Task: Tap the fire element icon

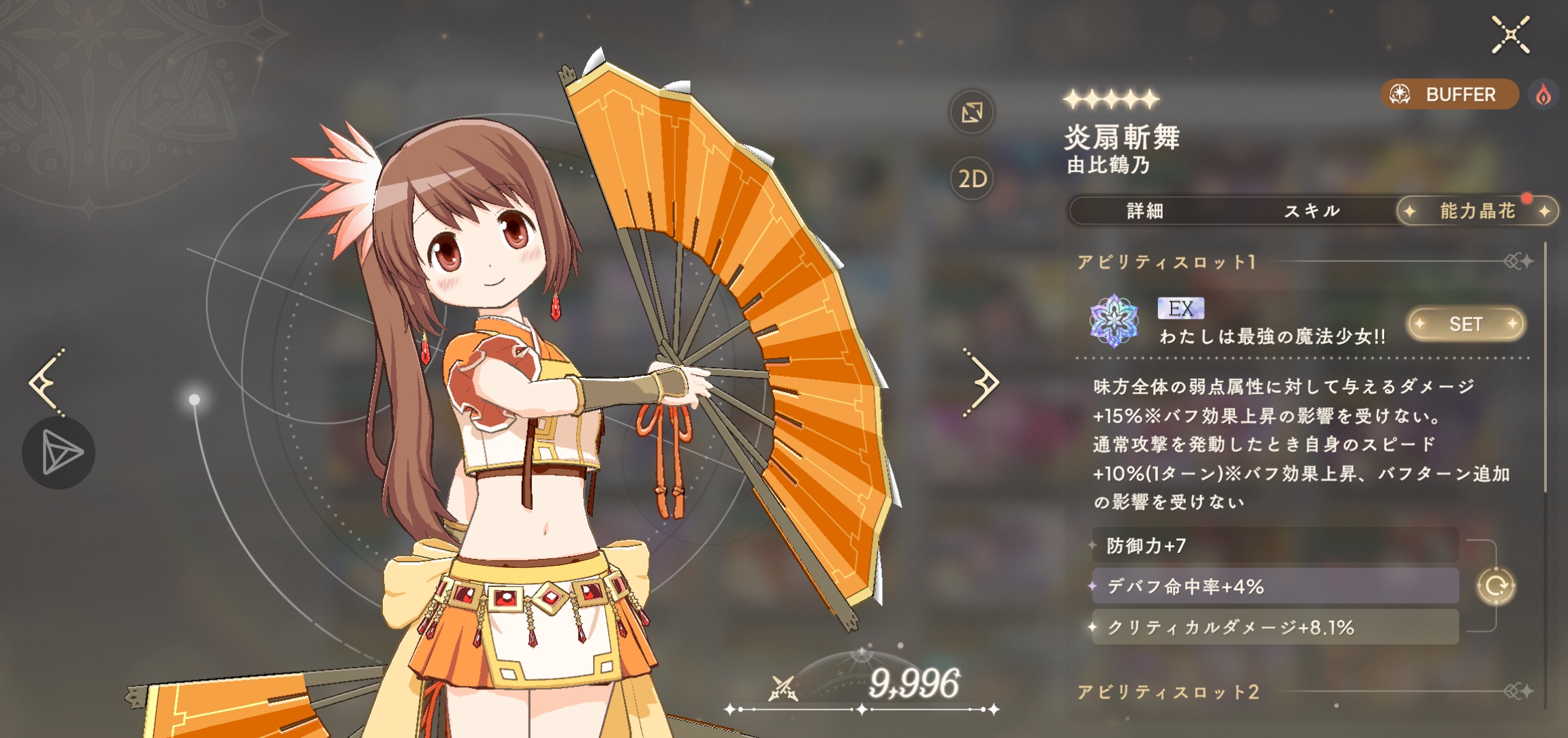Action: (1543, 95)
